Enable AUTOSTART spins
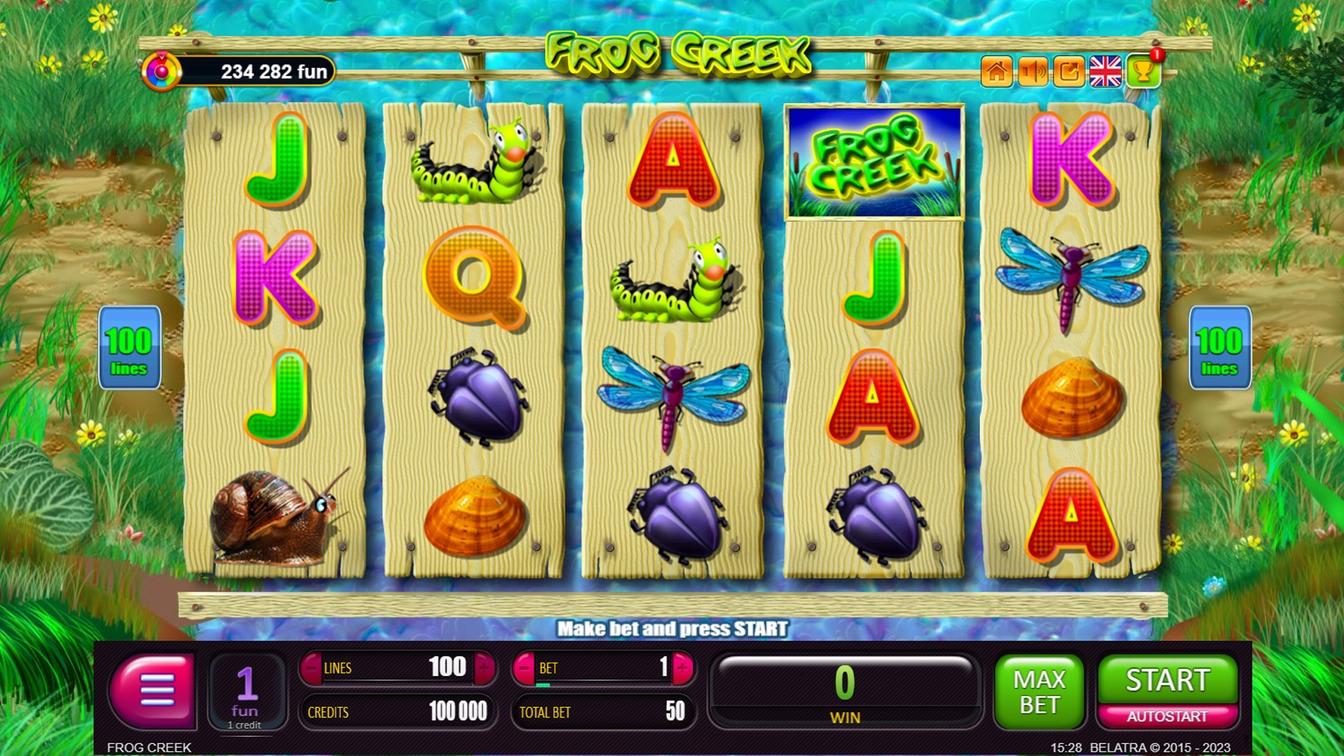This screenshot has width=1344, height=756. point(1167,717)
